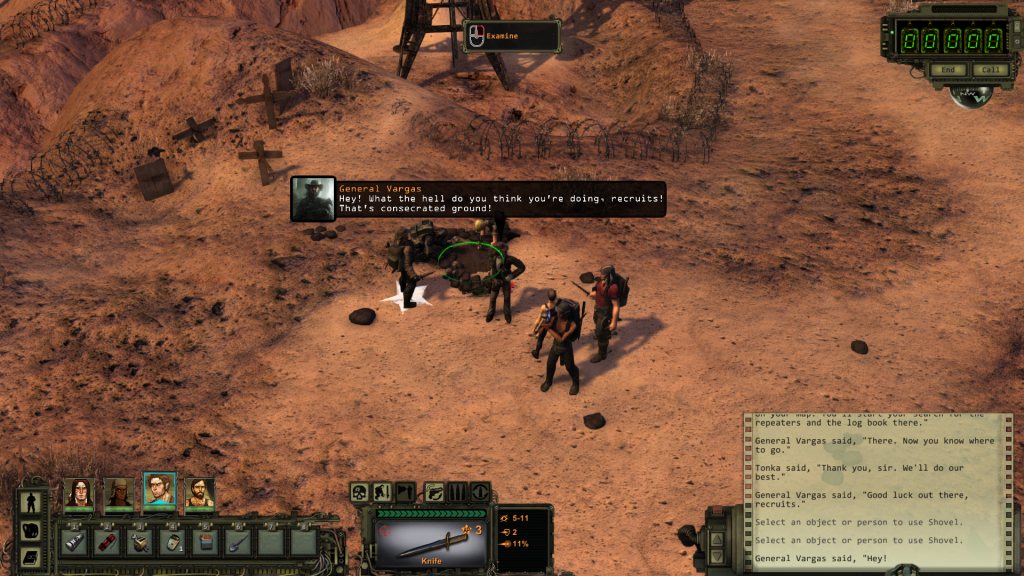Select the highlighted brown-haired ranger portrait

point(159,490)
